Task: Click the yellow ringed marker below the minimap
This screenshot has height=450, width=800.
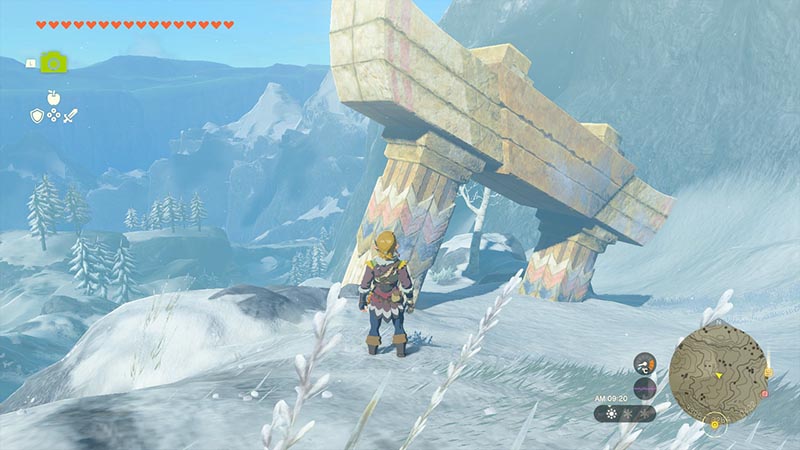Action: [715, 424]
